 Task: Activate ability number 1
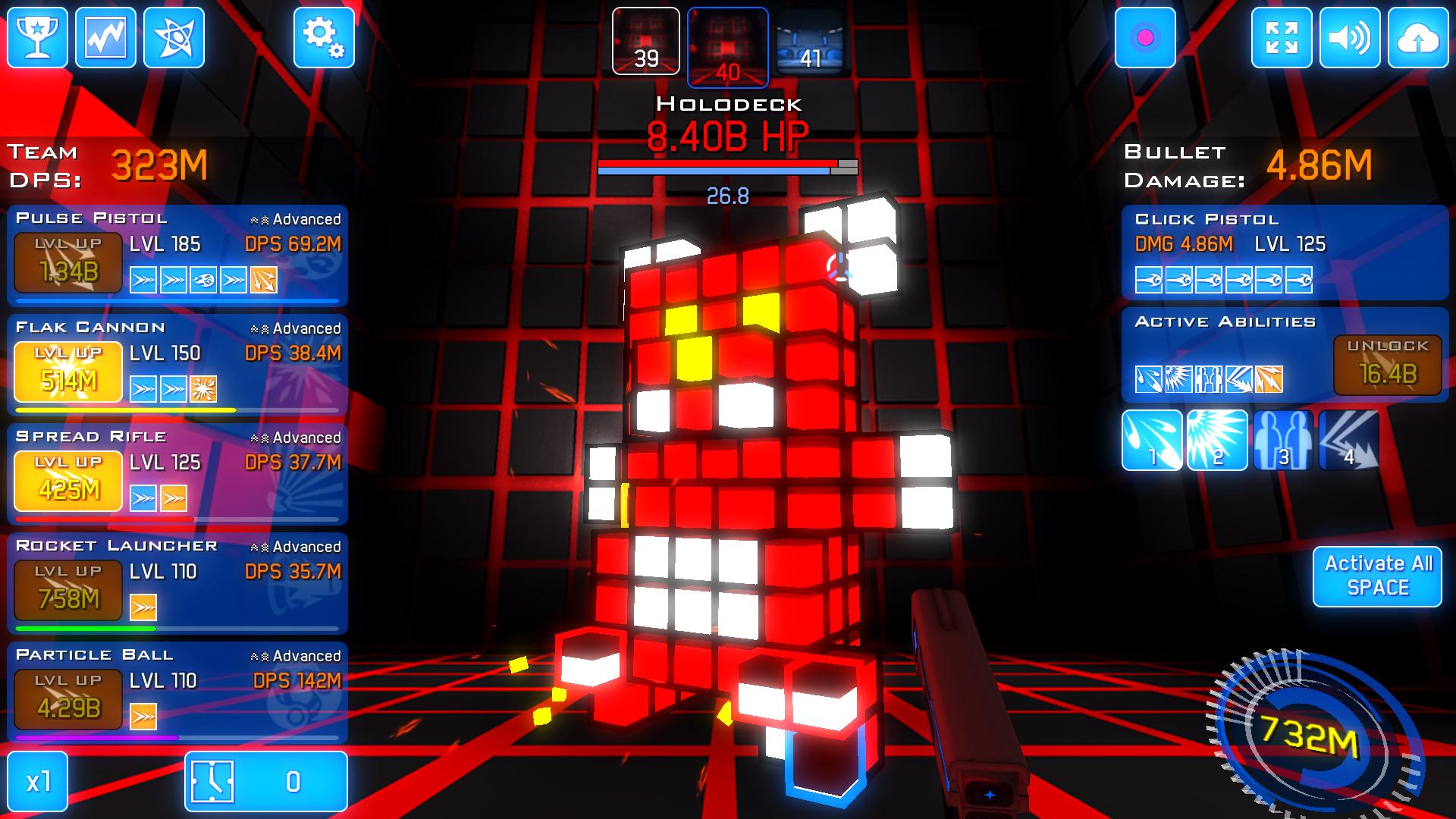pos(1152,441)
